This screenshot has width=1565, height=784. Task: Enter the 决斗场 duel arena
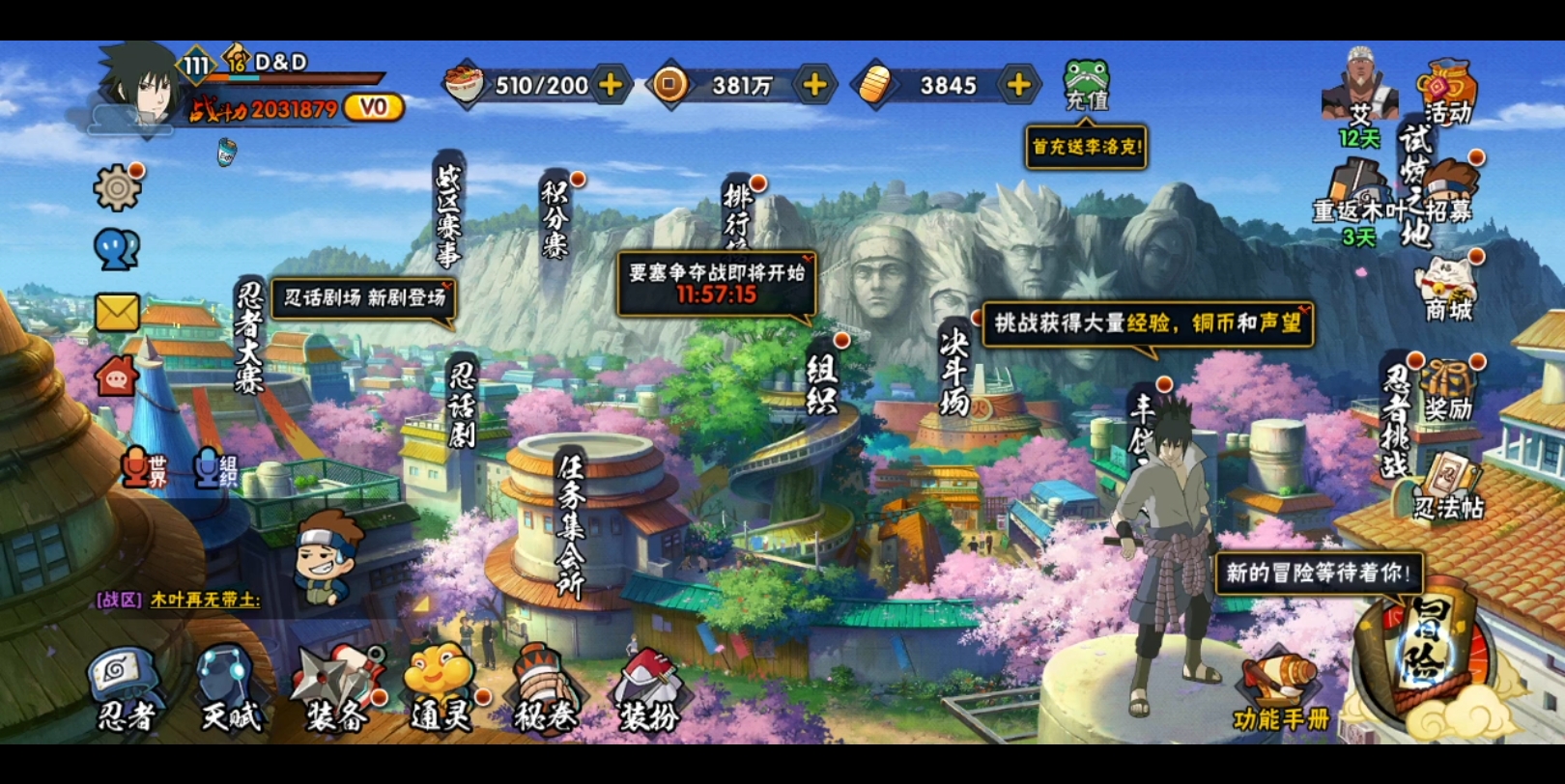(954, 373)
